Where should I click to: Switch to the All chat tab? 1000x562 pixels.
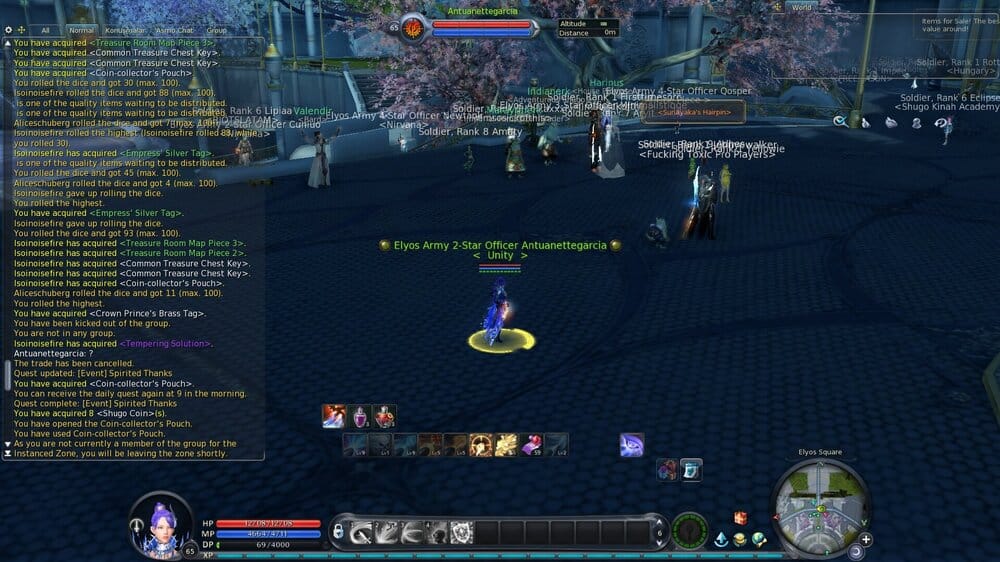click(x=45, y=31)
